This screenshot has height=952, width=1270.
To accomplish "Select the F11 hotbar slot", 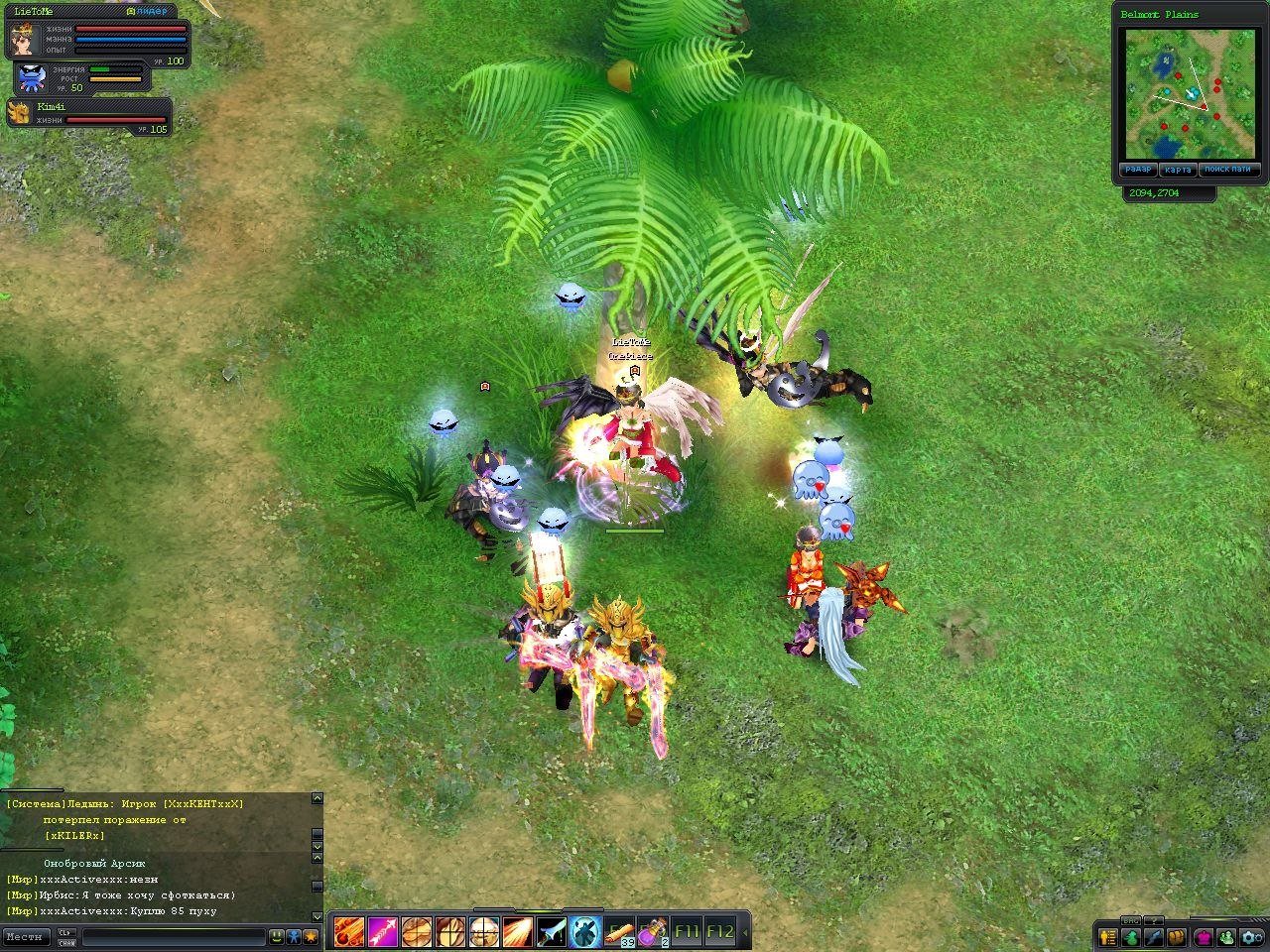I will [x=686, y=932].
